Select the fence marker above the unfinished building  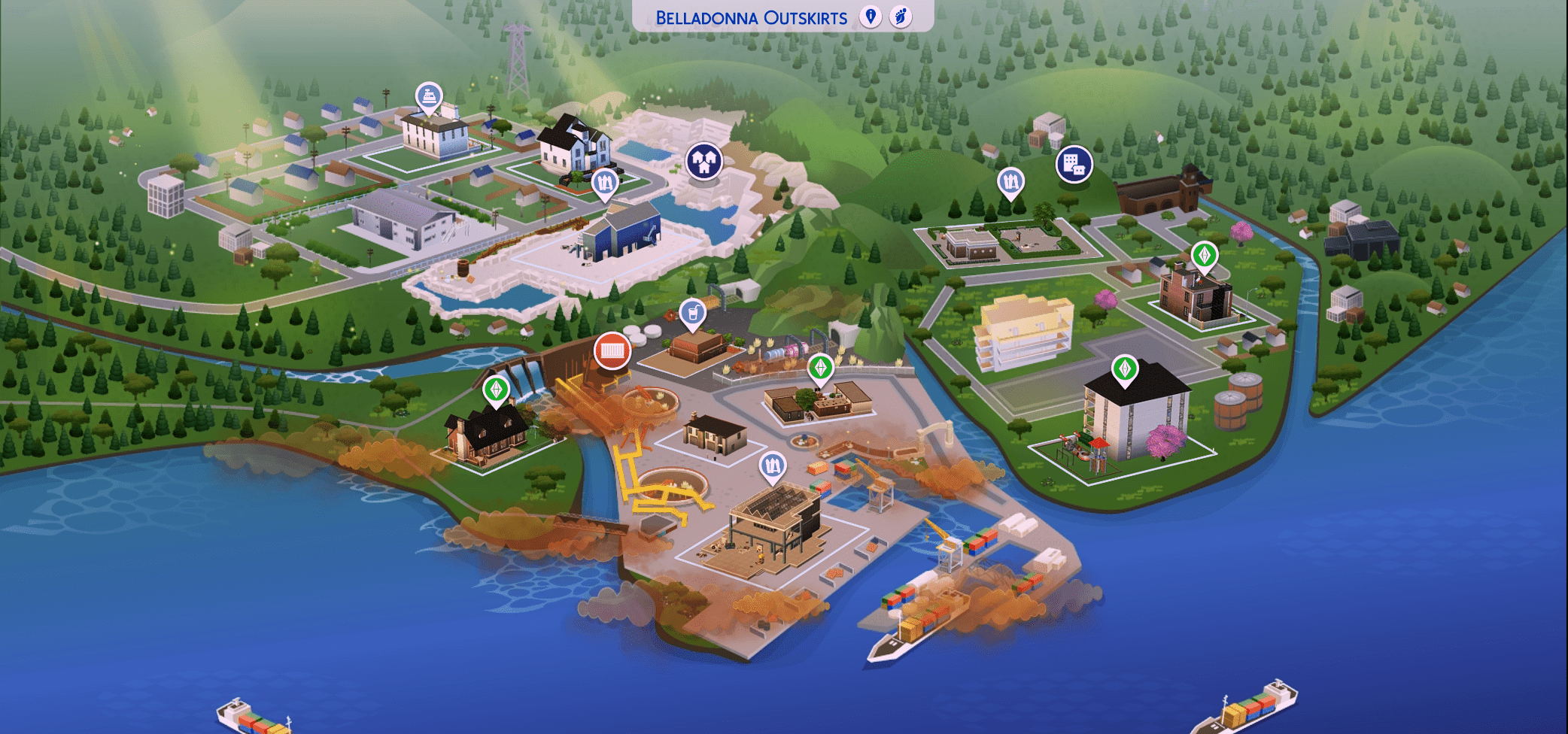[x=772, y=466]
